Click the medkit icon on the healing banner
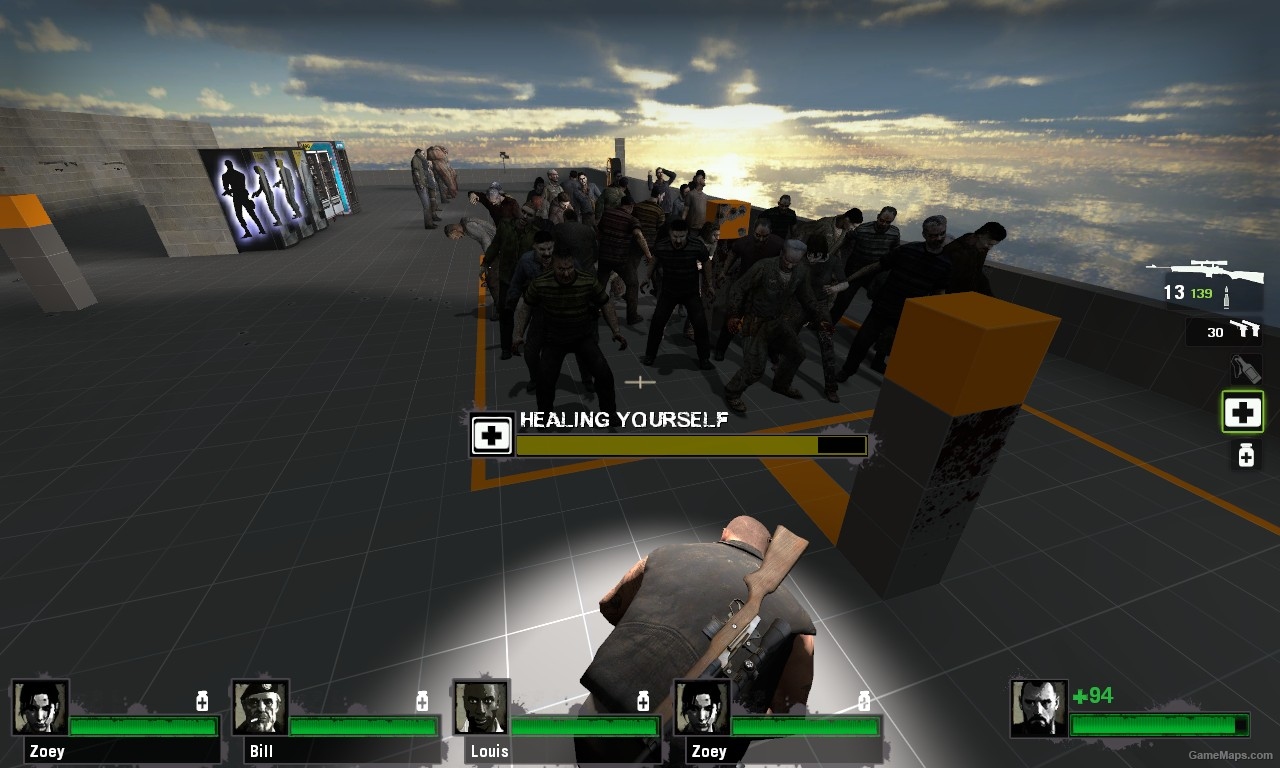Screen dimensions: 1280x768 point(491,434)
